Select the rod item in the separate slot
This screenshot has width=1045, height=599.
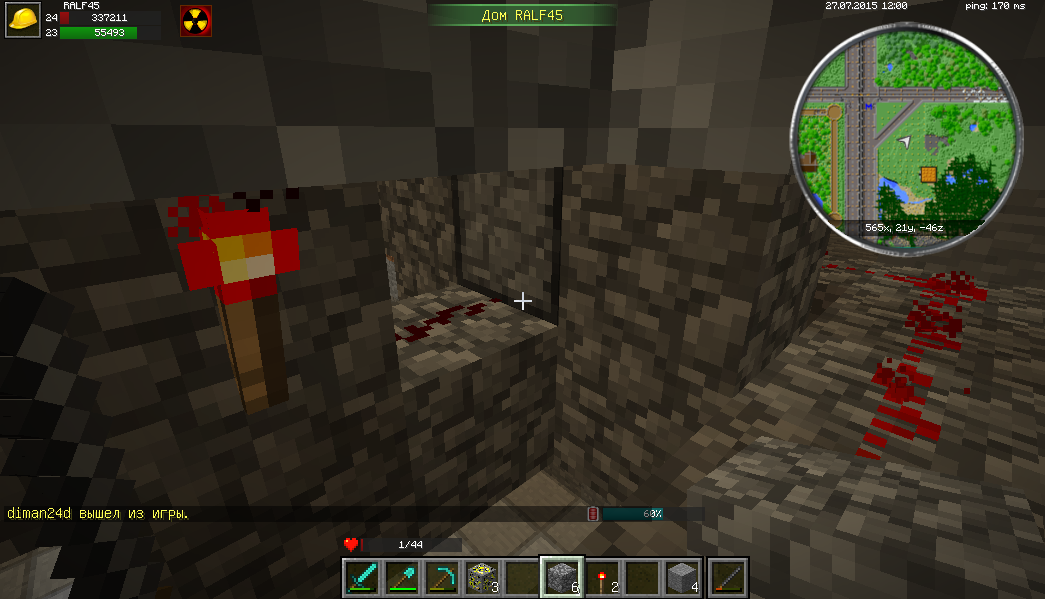point(729,577)
